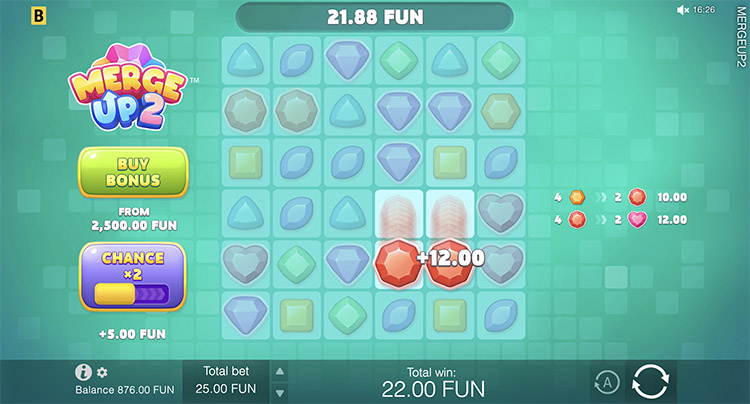Open the game info page
This screenshot has width=750, height=404.
(x=84, y=372)
